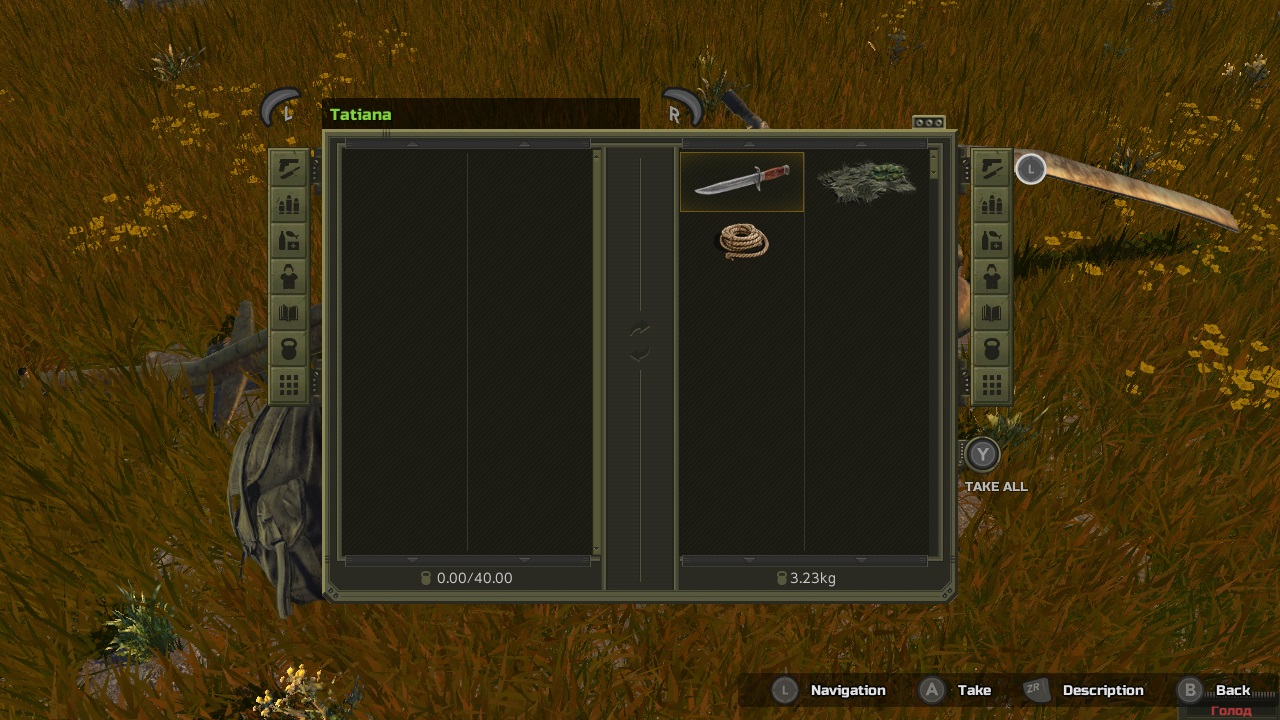Select the kettlebell weight icon on the right panel
Screen dimensions: 1280x720
[x=991, y=348]
